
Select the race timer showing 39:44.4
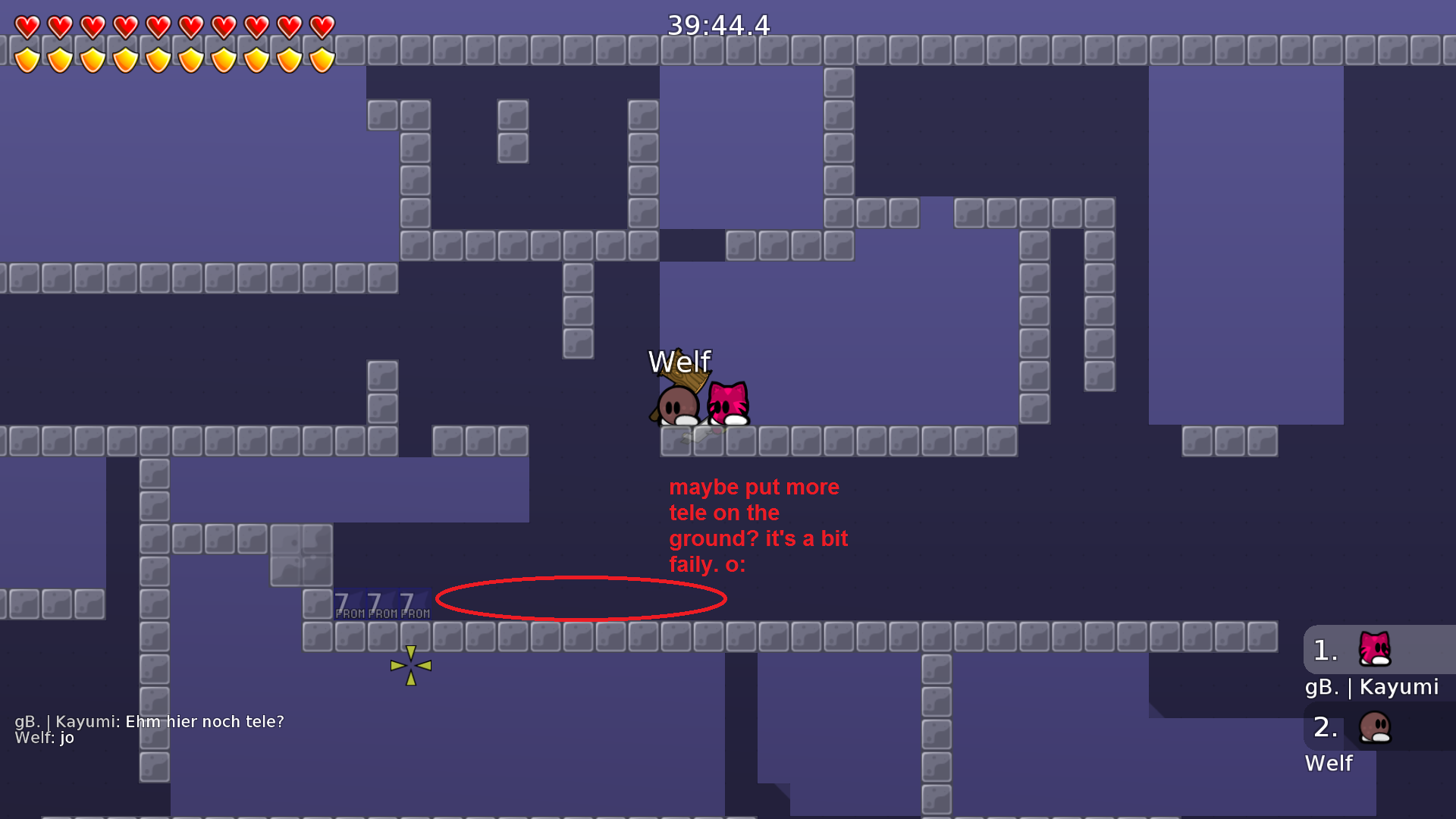[717, 25]
